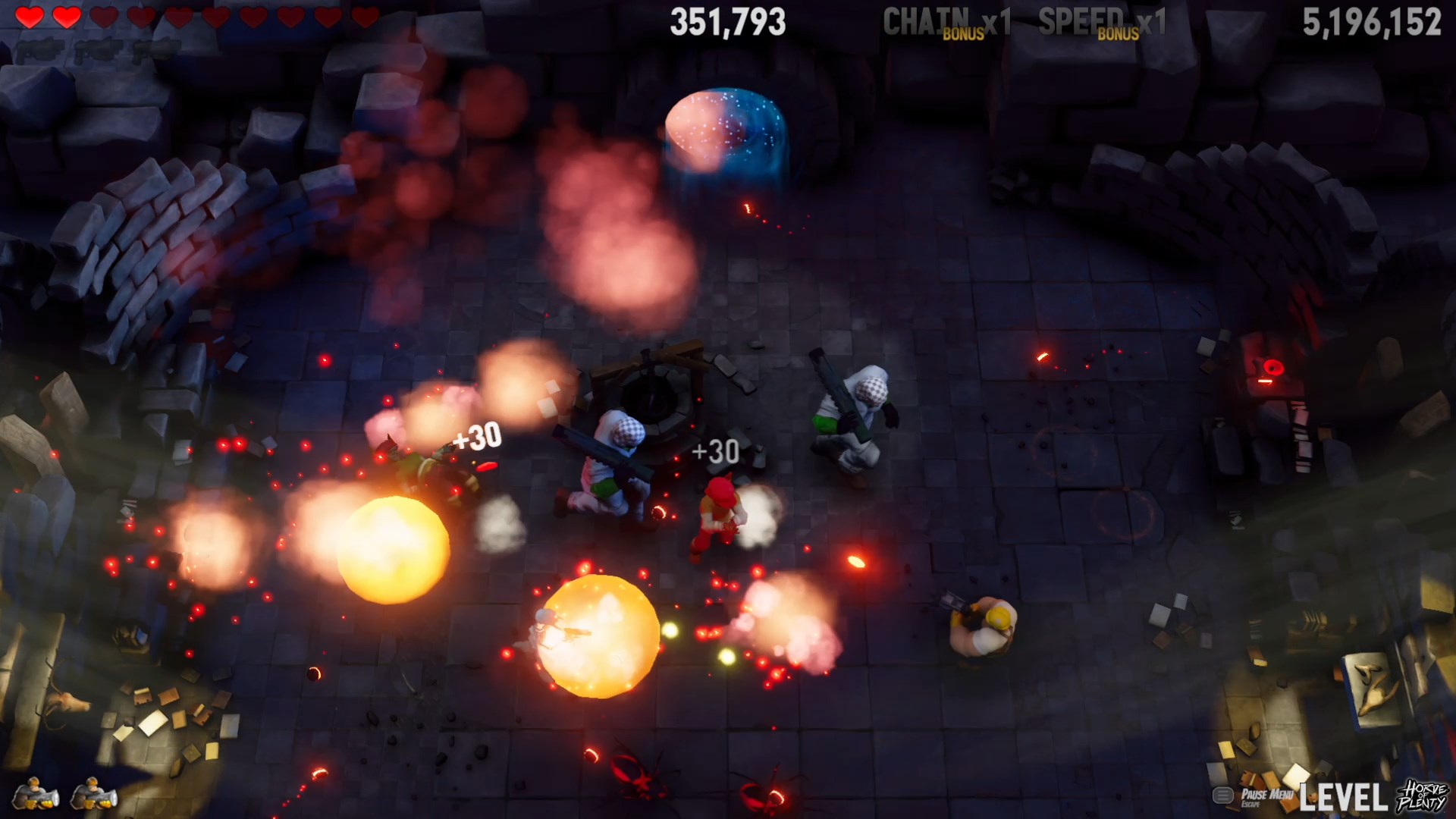Open the Pause Menu via the hamburger icon

[x=1223, y=795]
